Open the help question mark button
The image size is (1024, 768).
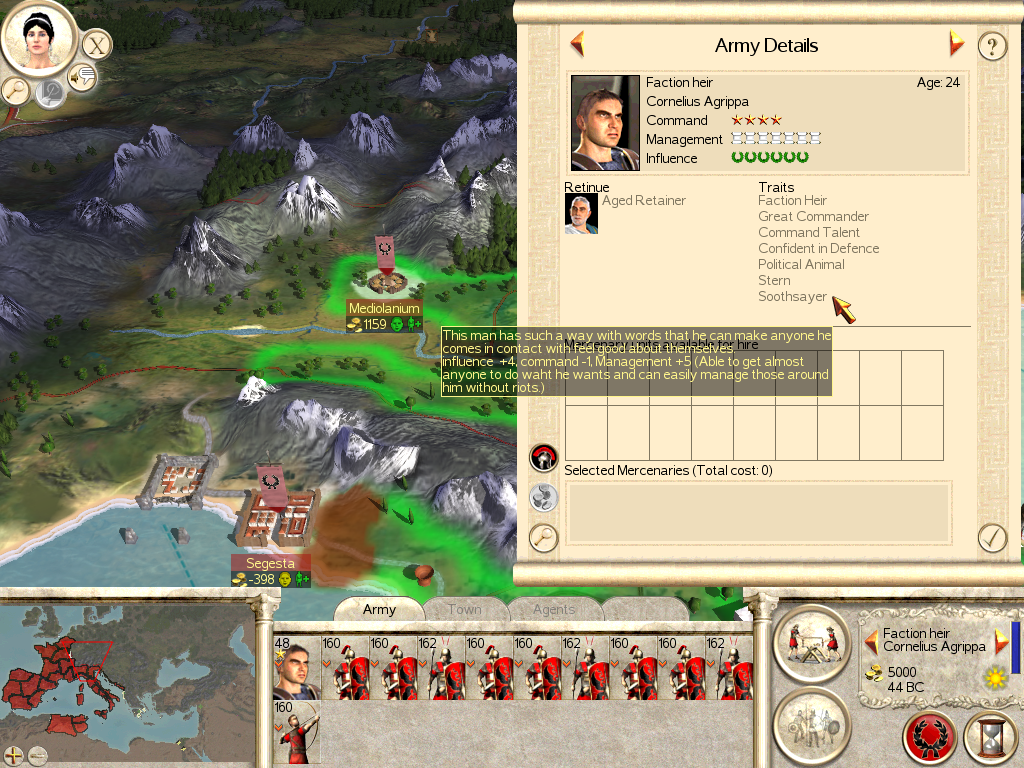pos(991,46)
